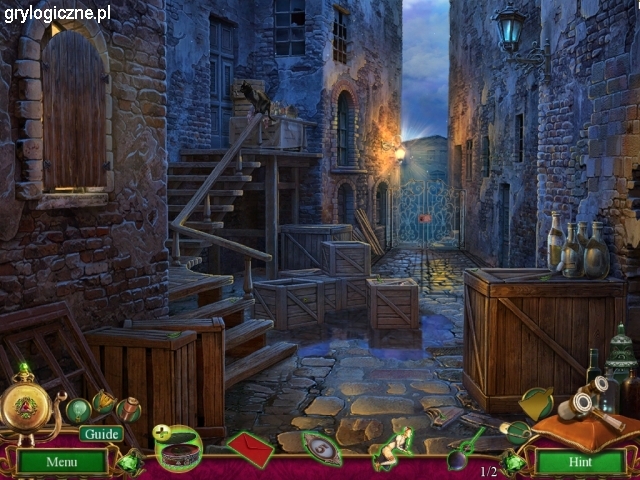Open the strategy Guide
This screenshot has width=640, height=480.
pos(101,434)
